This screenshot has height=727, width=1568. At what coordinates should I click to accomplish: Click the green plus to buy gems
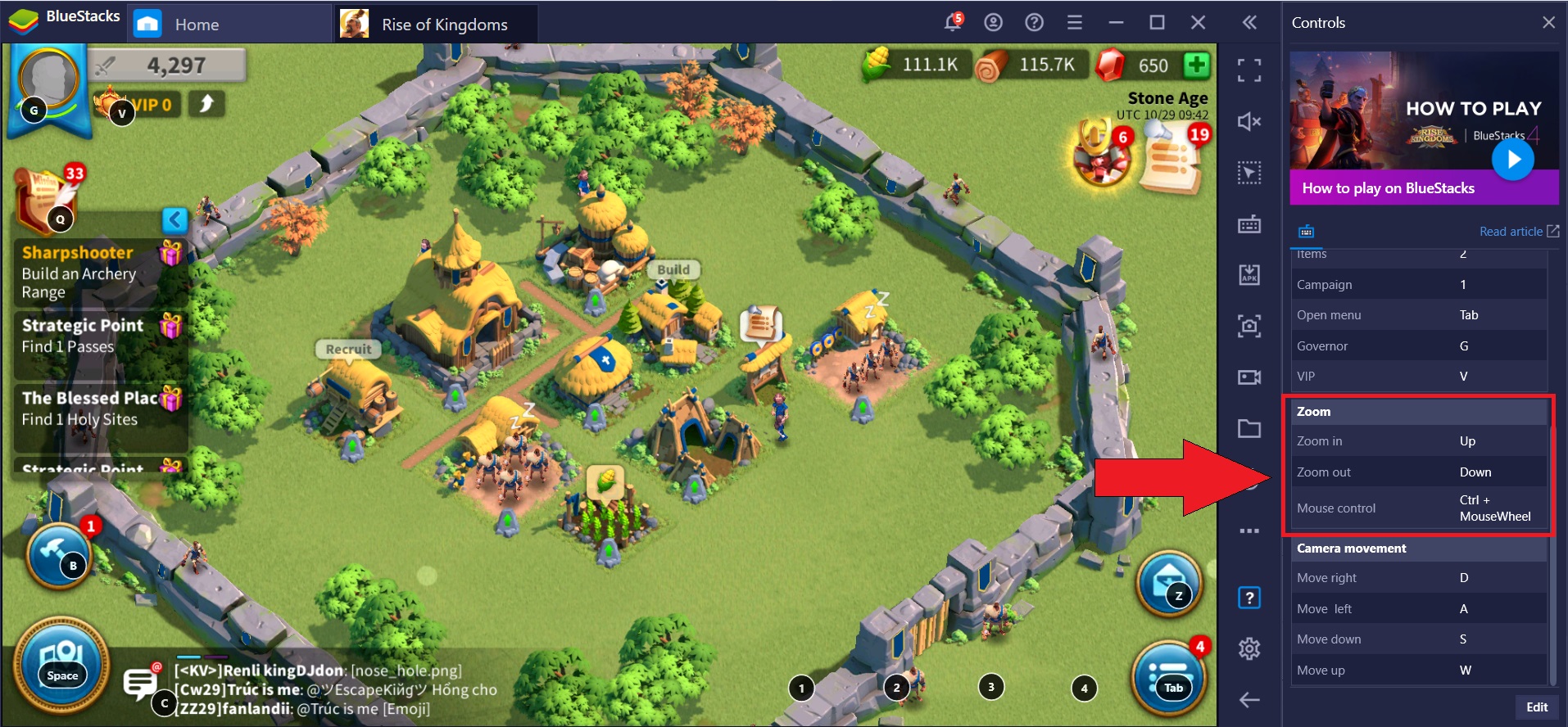click(1197, 65)
